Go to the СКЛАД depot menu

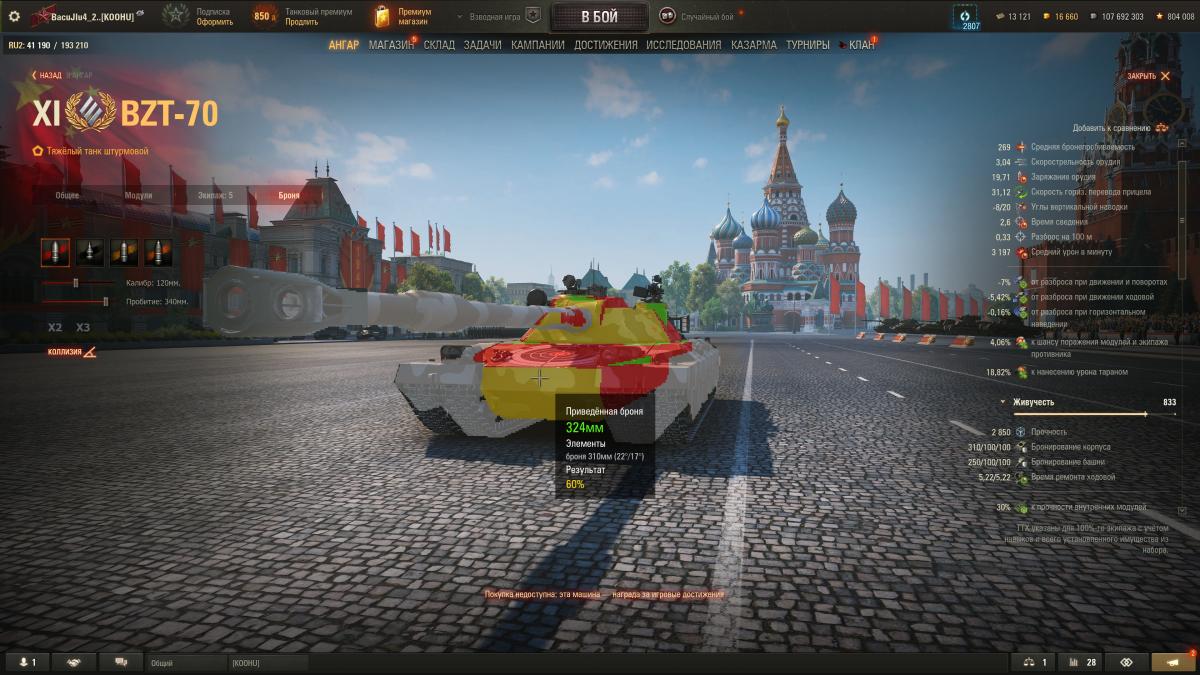(x=438, y=45)
